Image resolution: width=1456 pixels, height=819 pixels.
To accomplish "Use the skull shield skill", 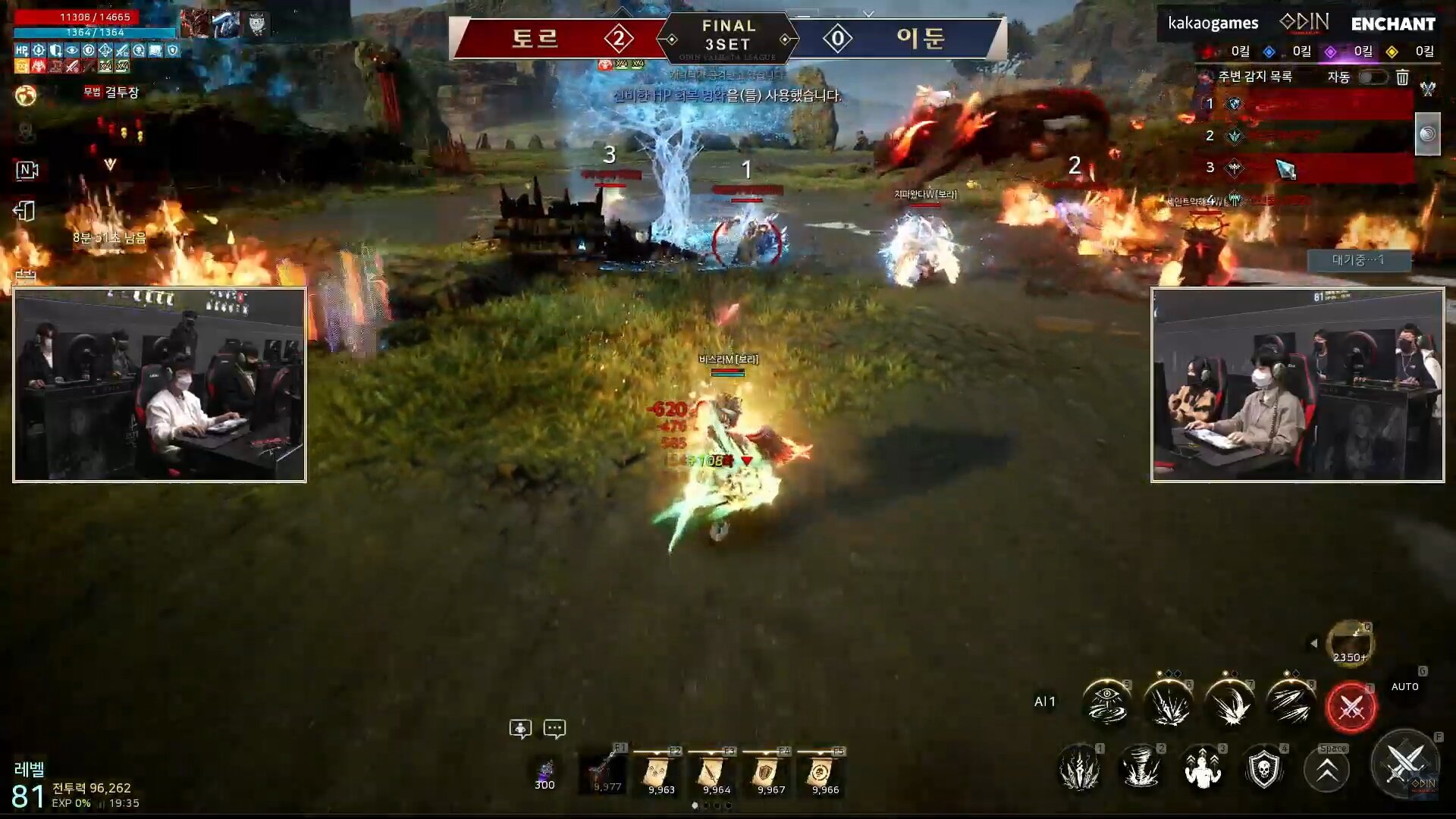I will click(x=1263, y=769).
